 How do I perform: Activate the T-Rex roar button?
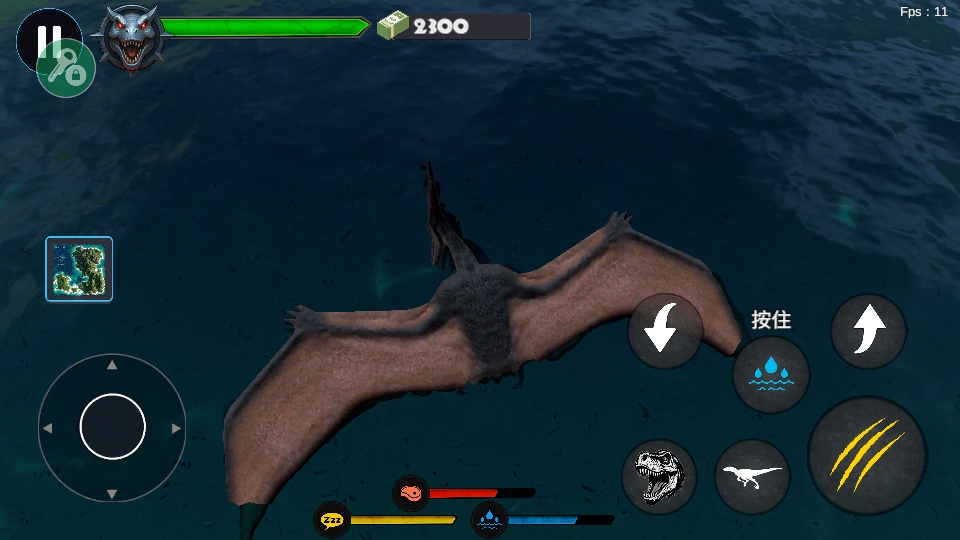pyautogui.click(x=659, y=477)
